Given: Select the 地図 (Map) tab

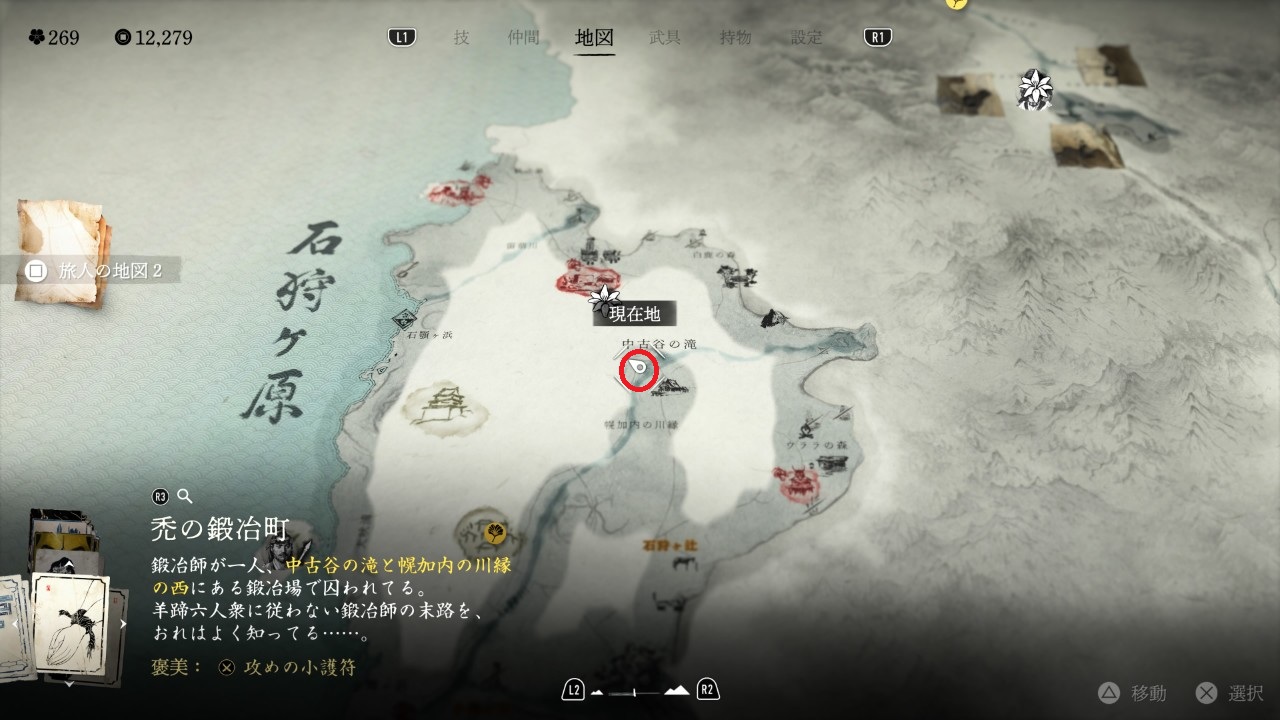Looking at the screenshot, I should (x=594, y=38).
